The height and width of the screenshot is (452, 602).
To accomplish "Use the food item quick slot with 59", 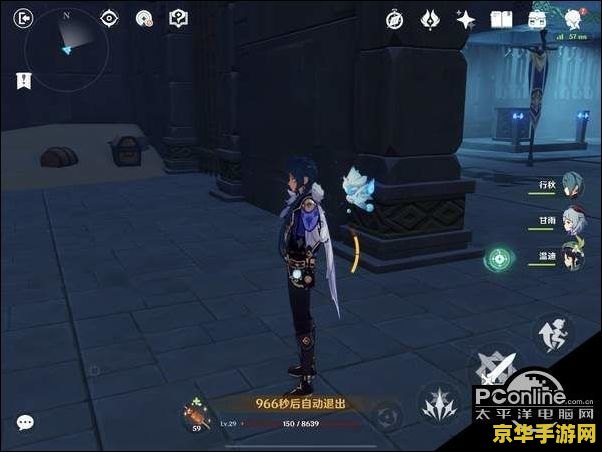I will click(195, 414).
